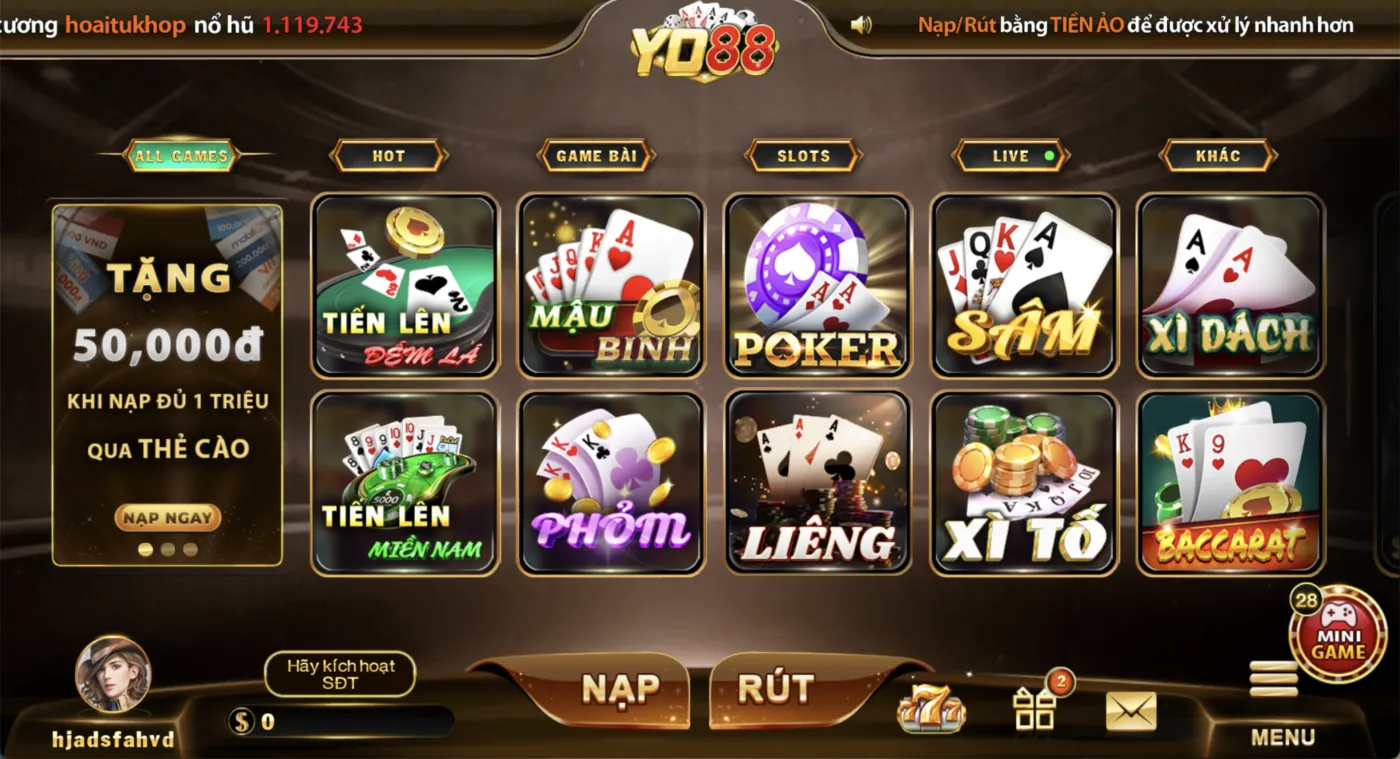Viewport: 1400px width, 759px height.
Task: Activate the HOT games filter
Action: 388,155
